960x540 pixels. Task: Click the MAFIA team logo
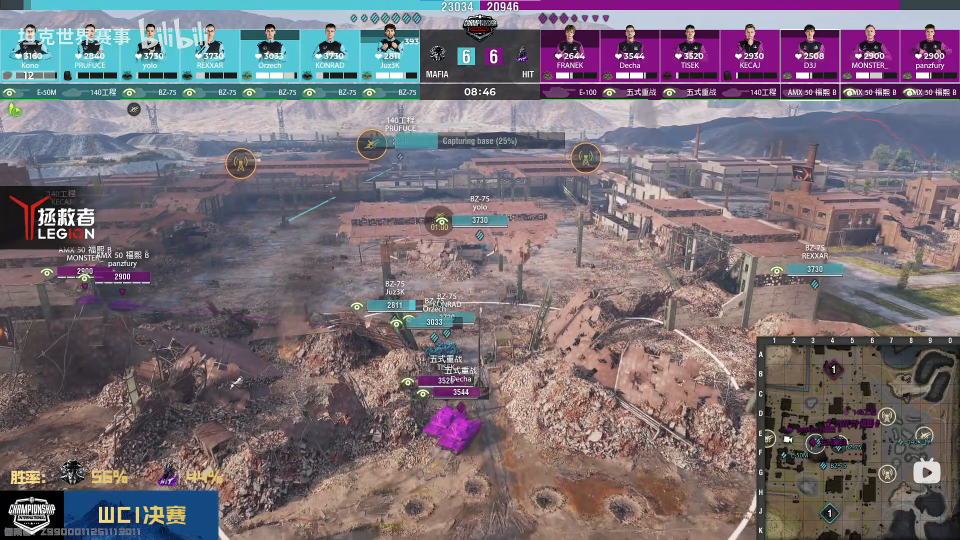tap(437, 54)
